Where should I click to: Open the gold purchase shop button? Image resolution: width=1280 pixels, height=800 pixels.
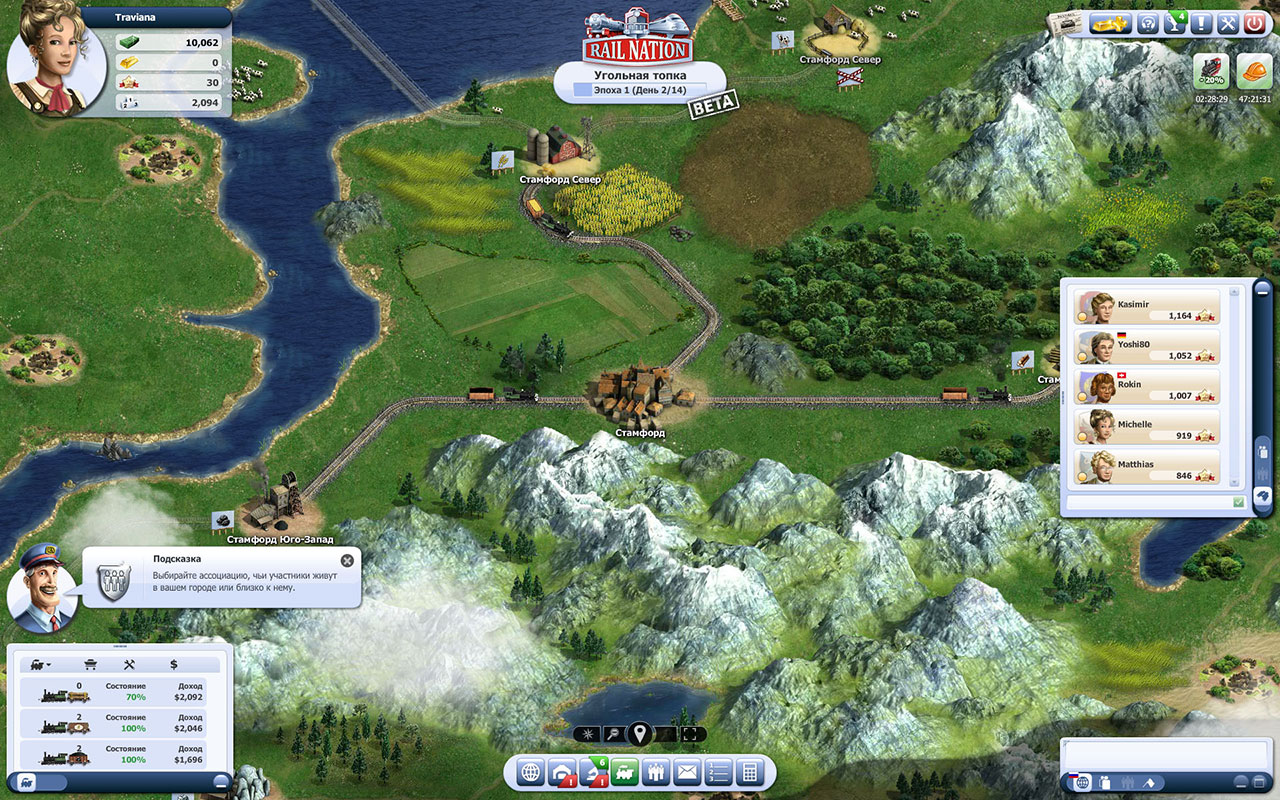click(1110, 23)
